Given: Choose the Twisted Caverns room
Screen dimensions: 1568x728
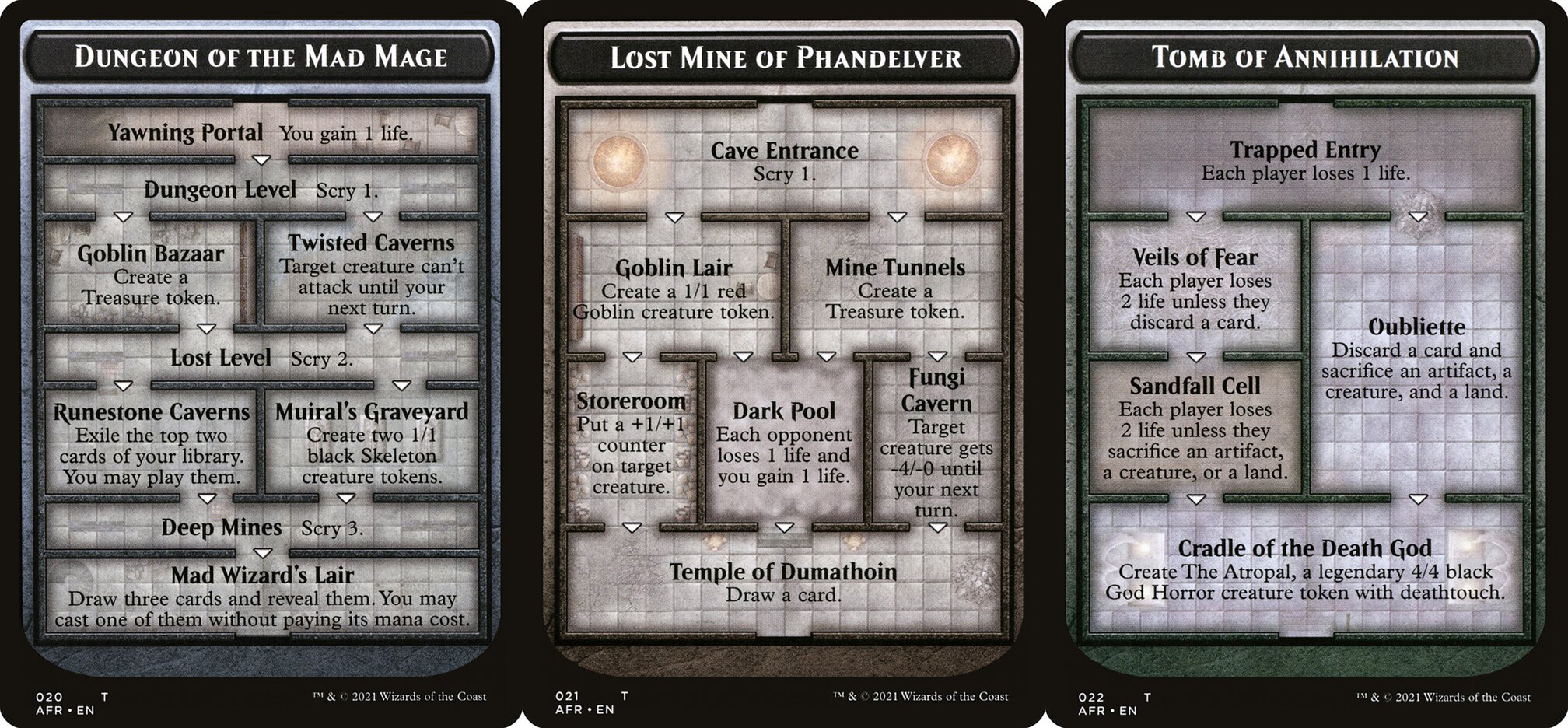Looking at the screenshot, I should point(371,275).
